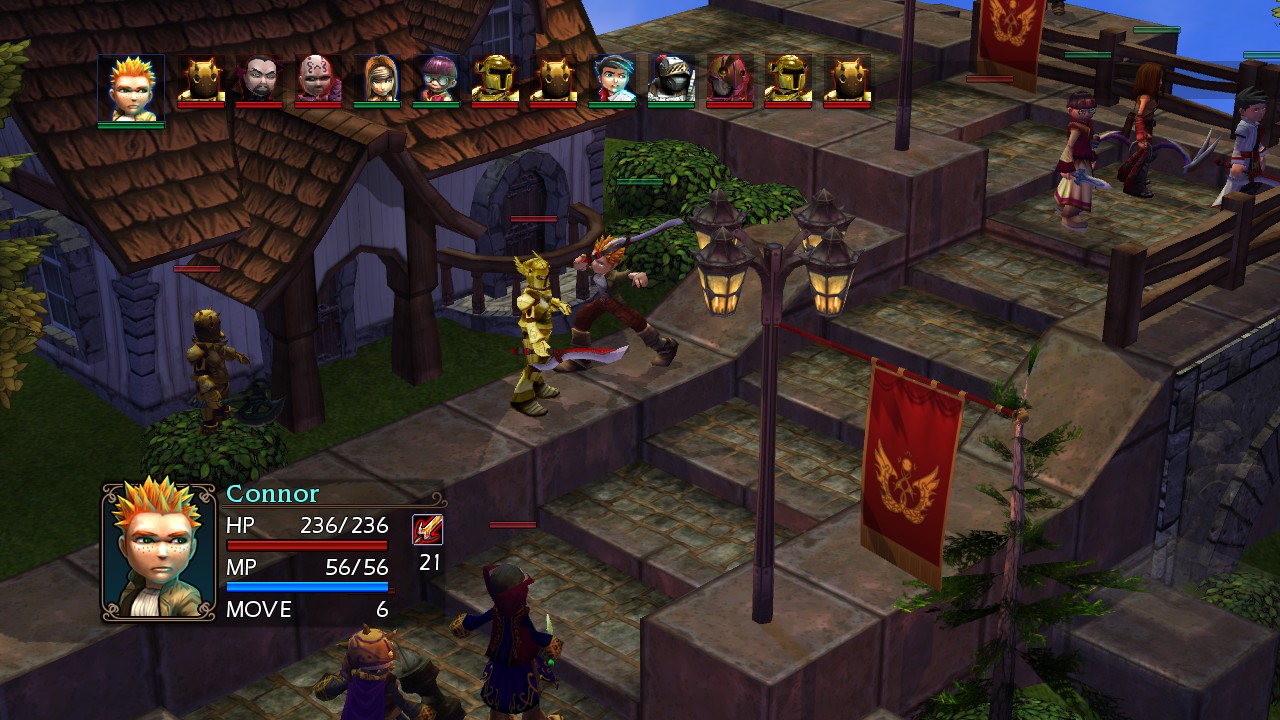Click the blue MP bar in Connor's panel
The image size is (1280, 720).
click(x=310, y=589)
